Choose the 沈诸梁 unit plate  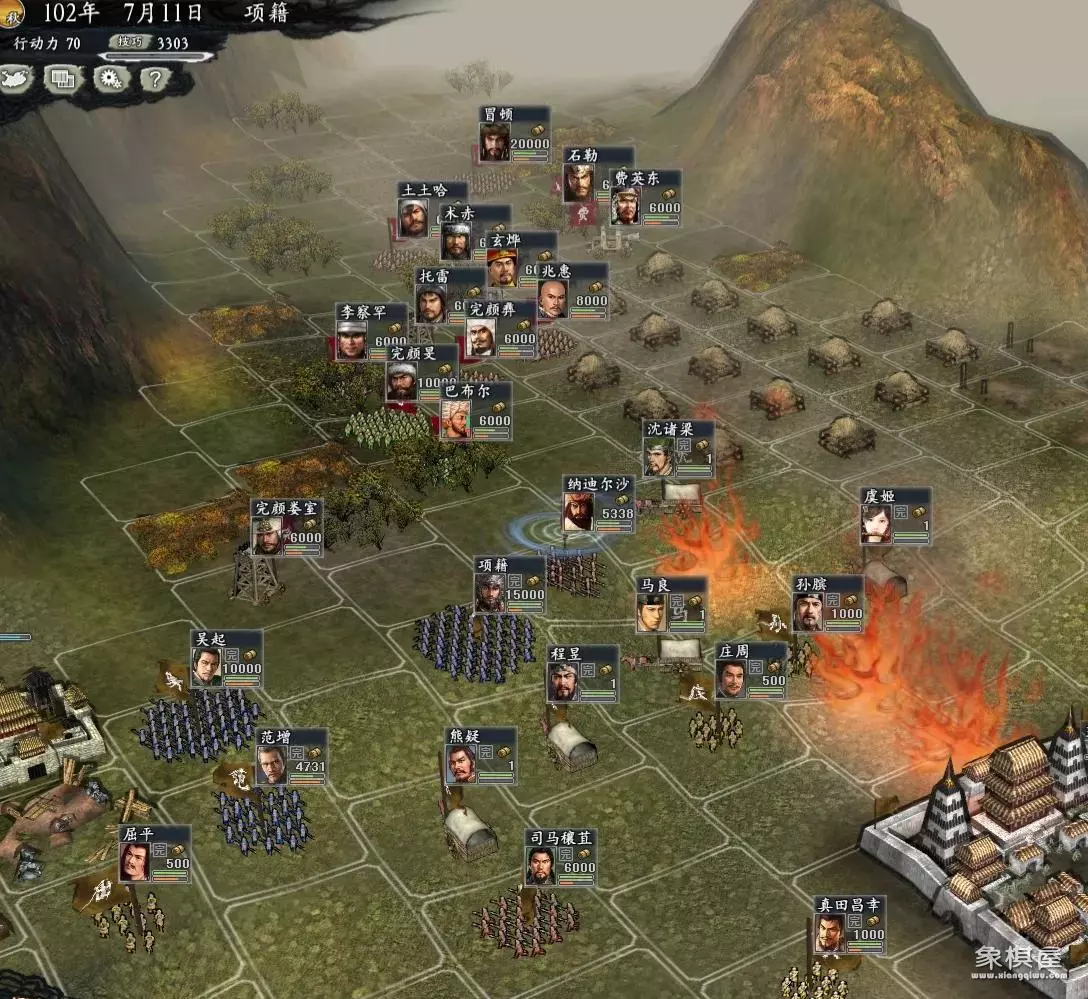(x=678, y=449)
